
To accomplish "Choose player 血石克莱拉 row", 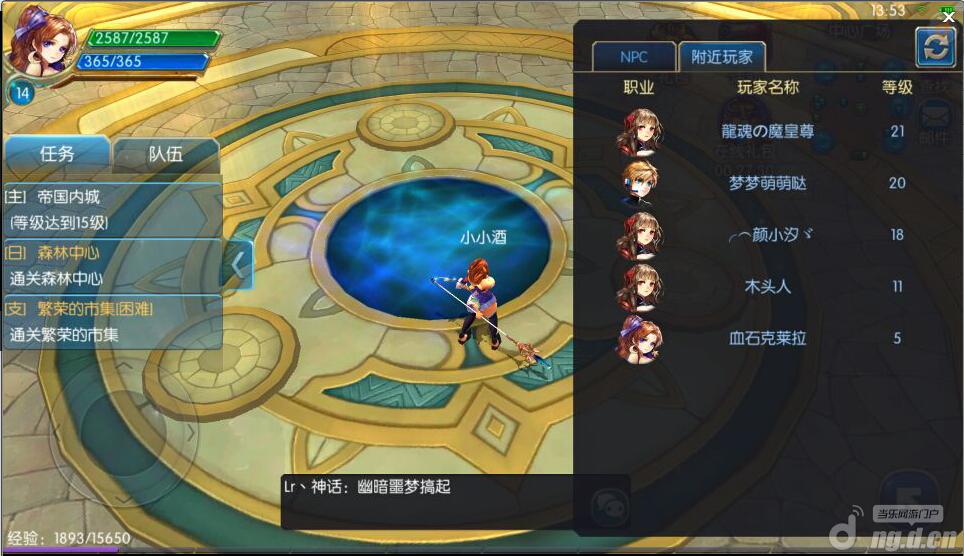I will point(767,338).
